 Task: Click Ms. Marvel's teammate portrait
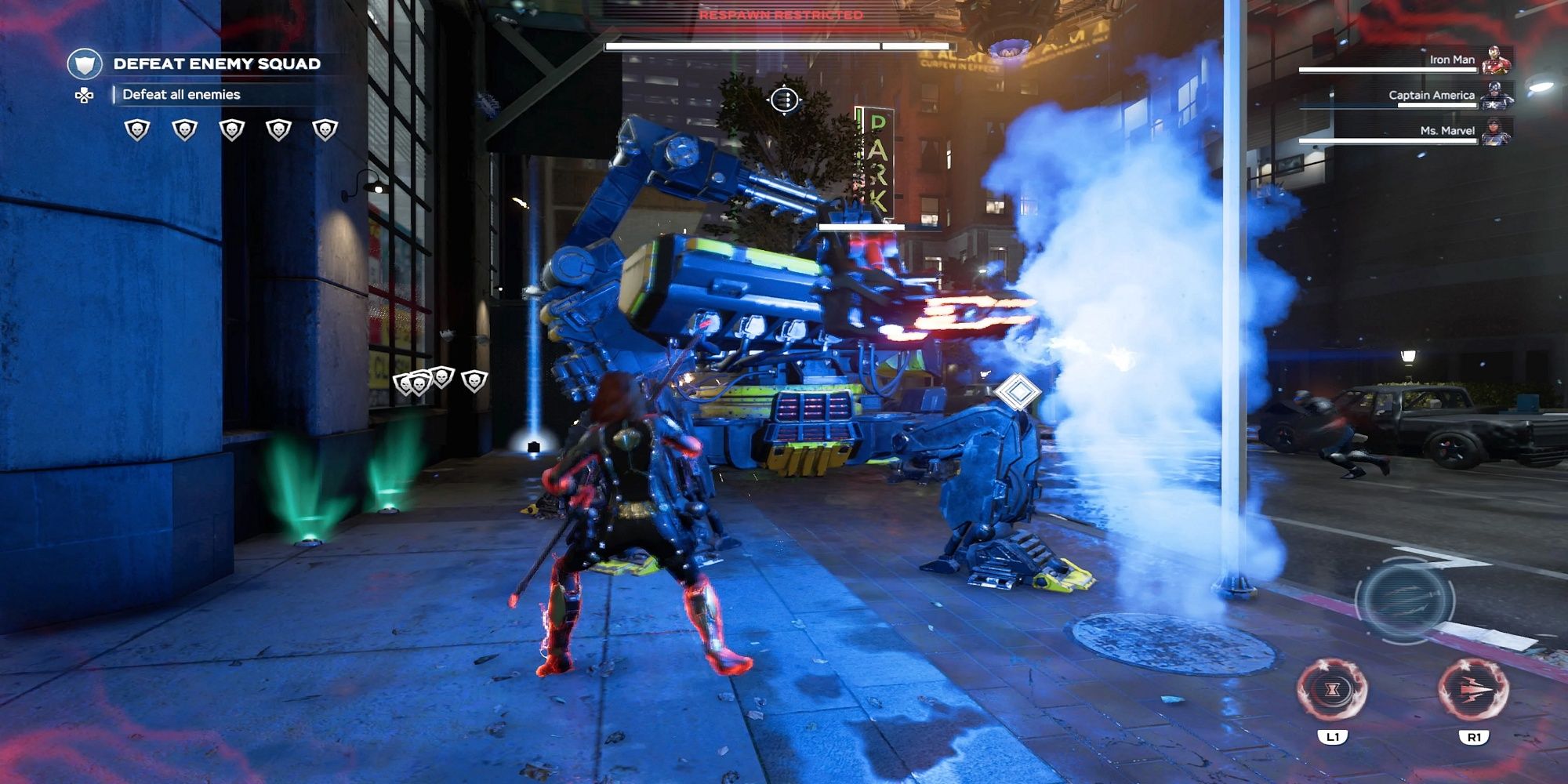click(x=1496, y=131)
